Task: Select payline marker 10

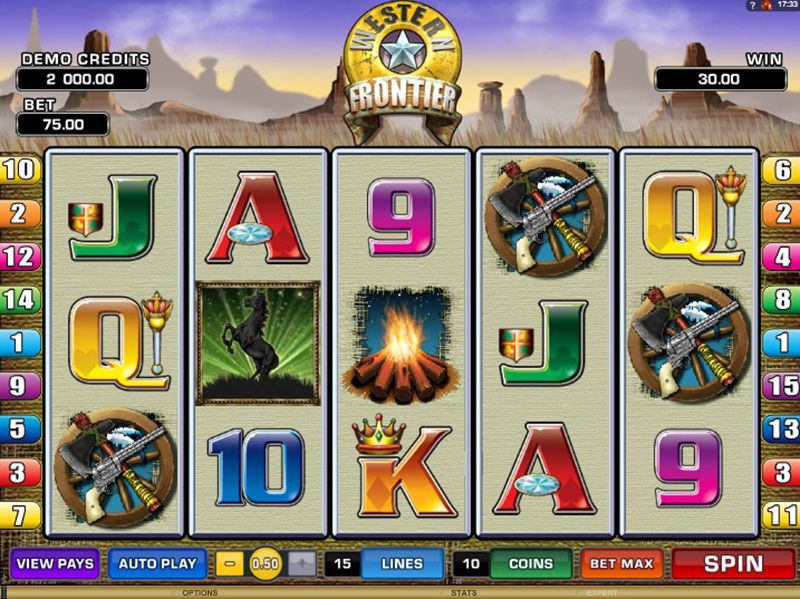Action: (19, 169)
